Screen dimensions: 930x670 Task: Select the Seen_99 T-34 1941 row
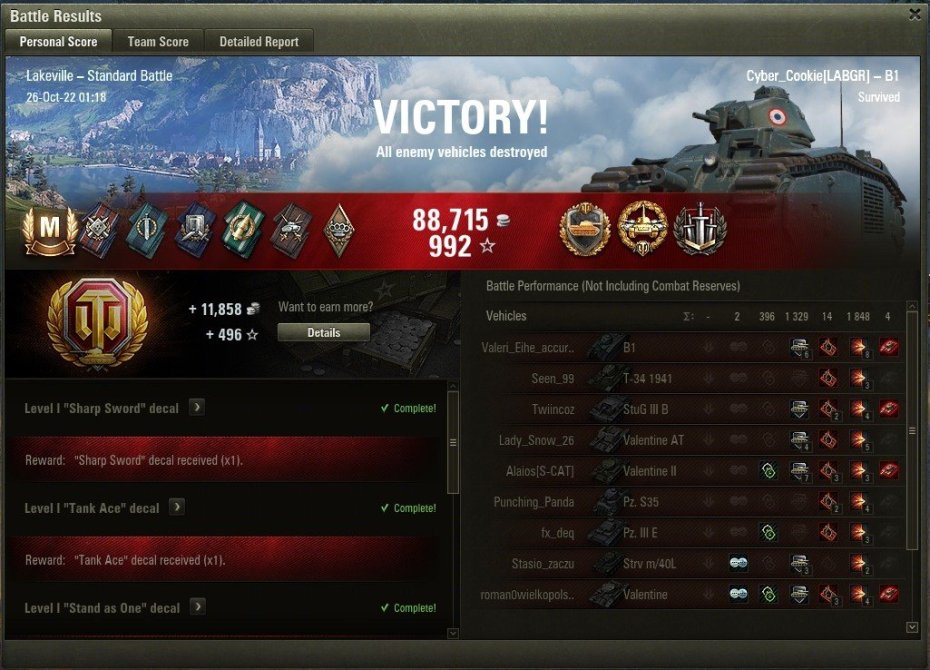tap(690, 378)
